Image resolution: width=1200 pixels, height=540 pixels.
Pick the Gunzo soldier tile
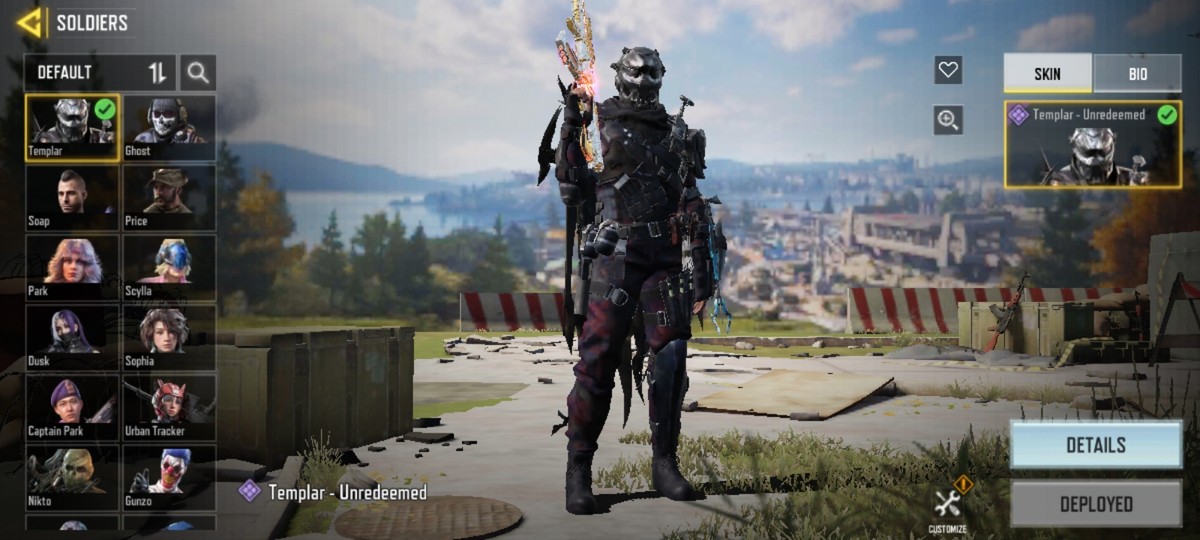tap(169, 477)
